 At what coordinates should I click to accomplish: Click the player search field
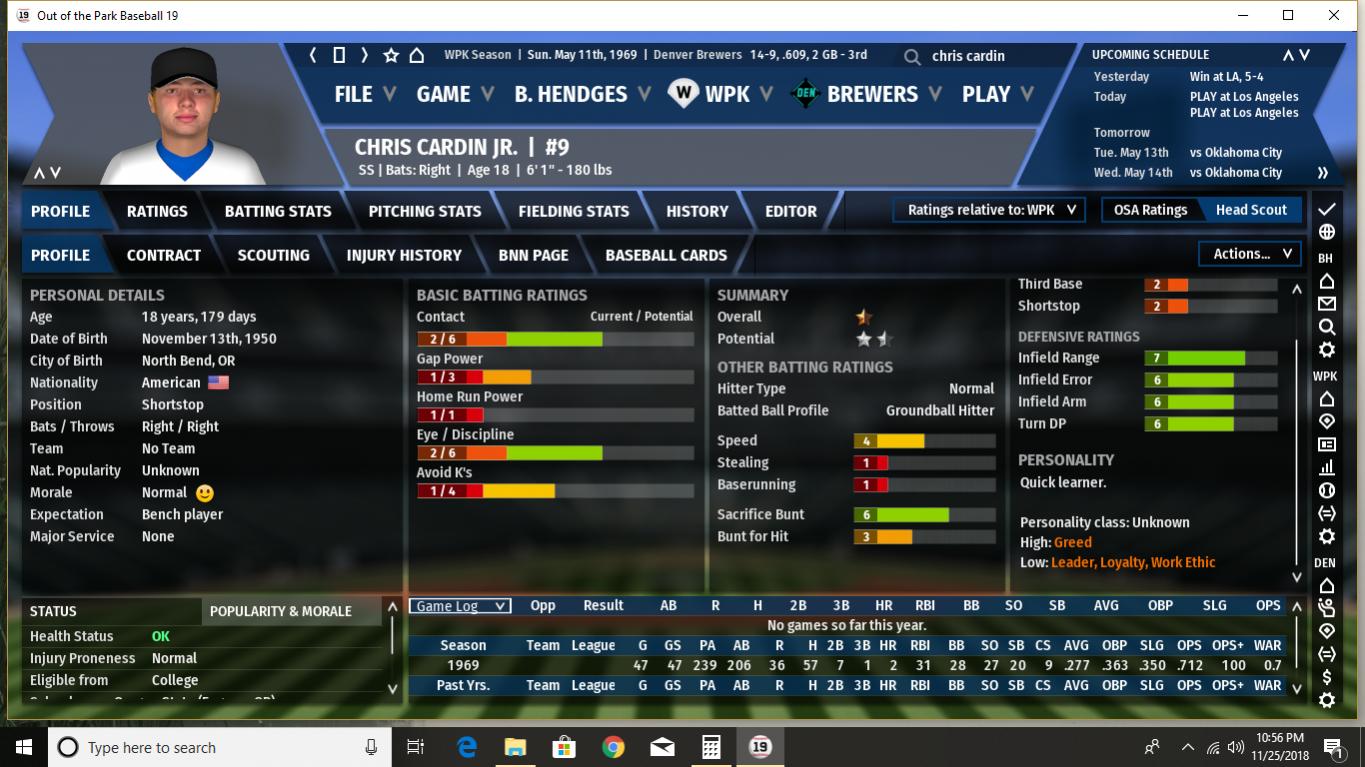[990, 56]
